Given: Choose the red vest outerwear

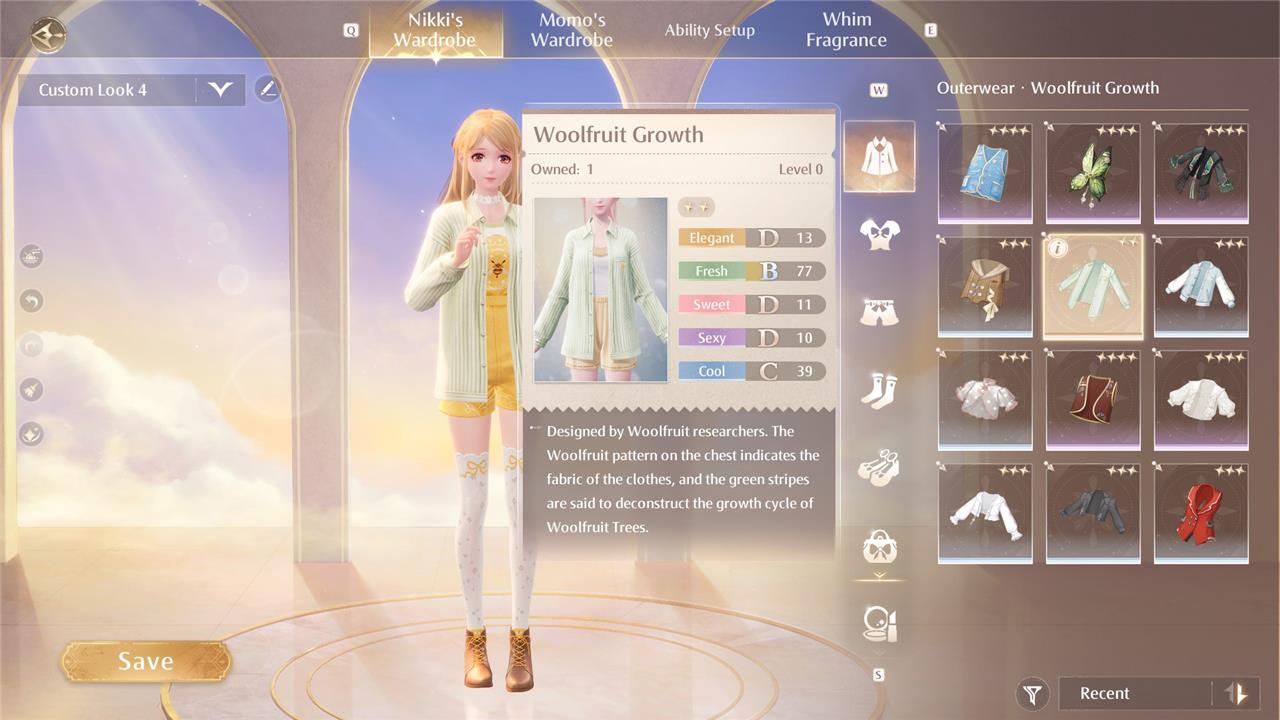Looking at the screenshot, I should (1201, 512).
